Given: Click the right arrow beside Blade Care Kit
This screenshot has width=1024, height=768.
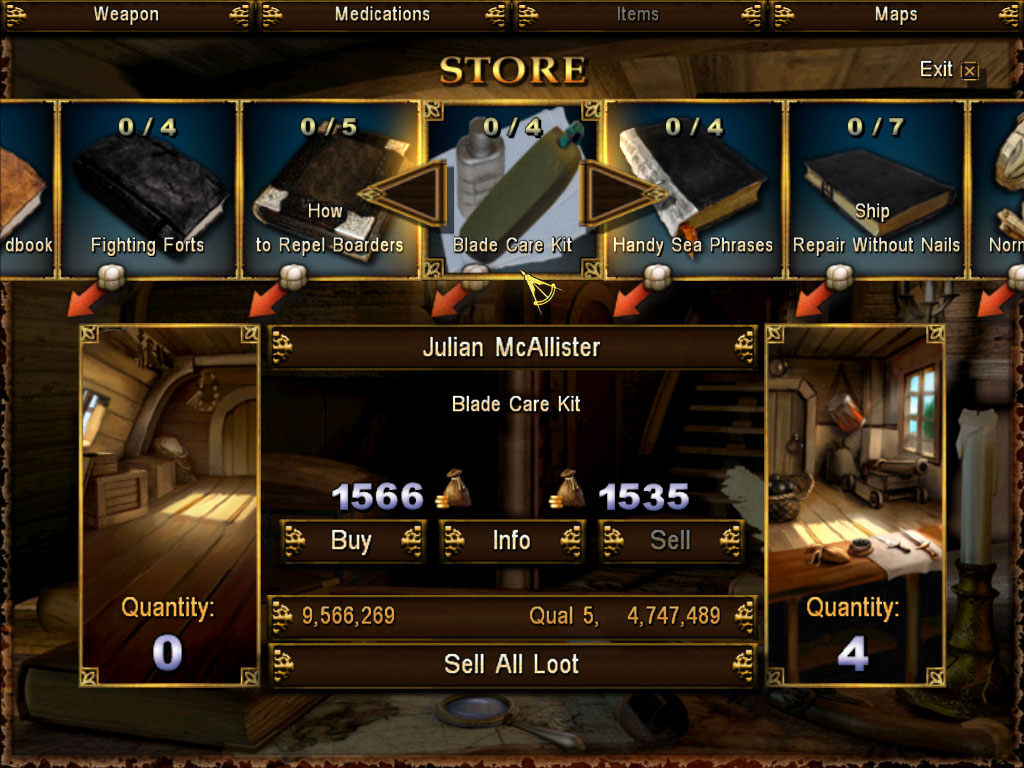Looking at the screenshot, I should 610,192.
